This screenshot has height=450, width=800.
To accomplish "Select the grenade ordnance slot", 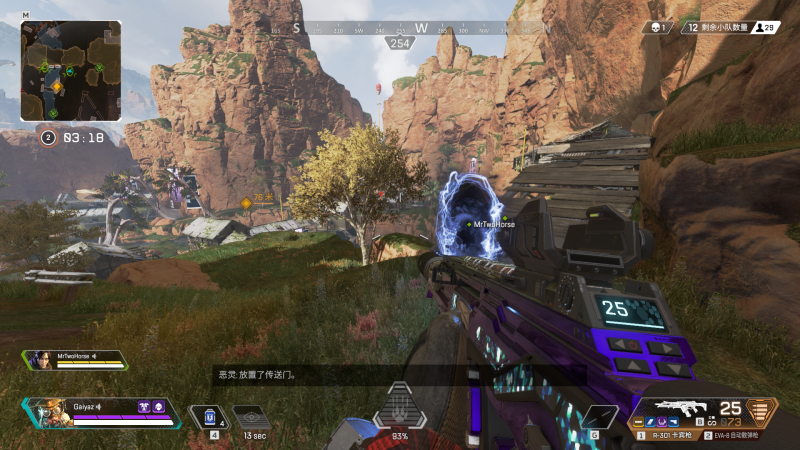I will click(598, 417).
